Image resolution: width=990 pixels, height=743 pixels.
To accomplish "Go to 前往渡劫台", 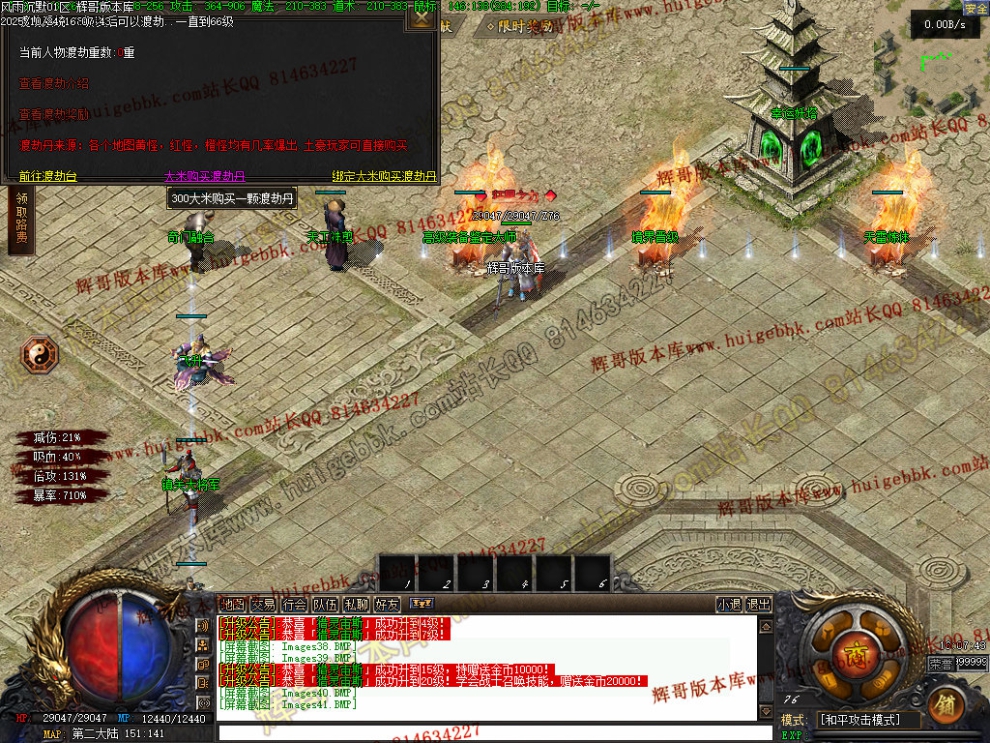I will coord(47,176).
